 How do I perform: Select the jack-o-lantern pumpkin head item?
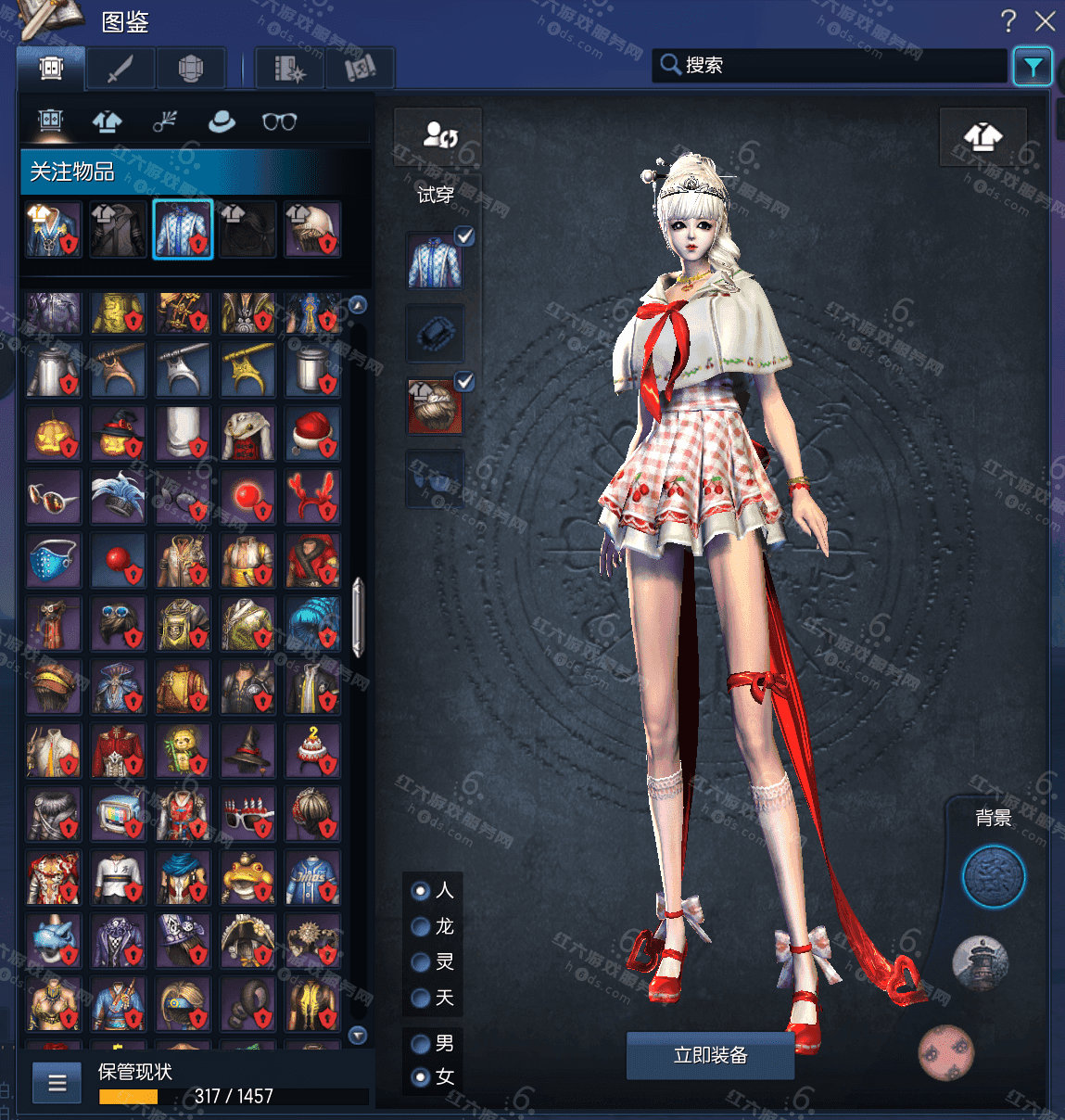point(53,433)
